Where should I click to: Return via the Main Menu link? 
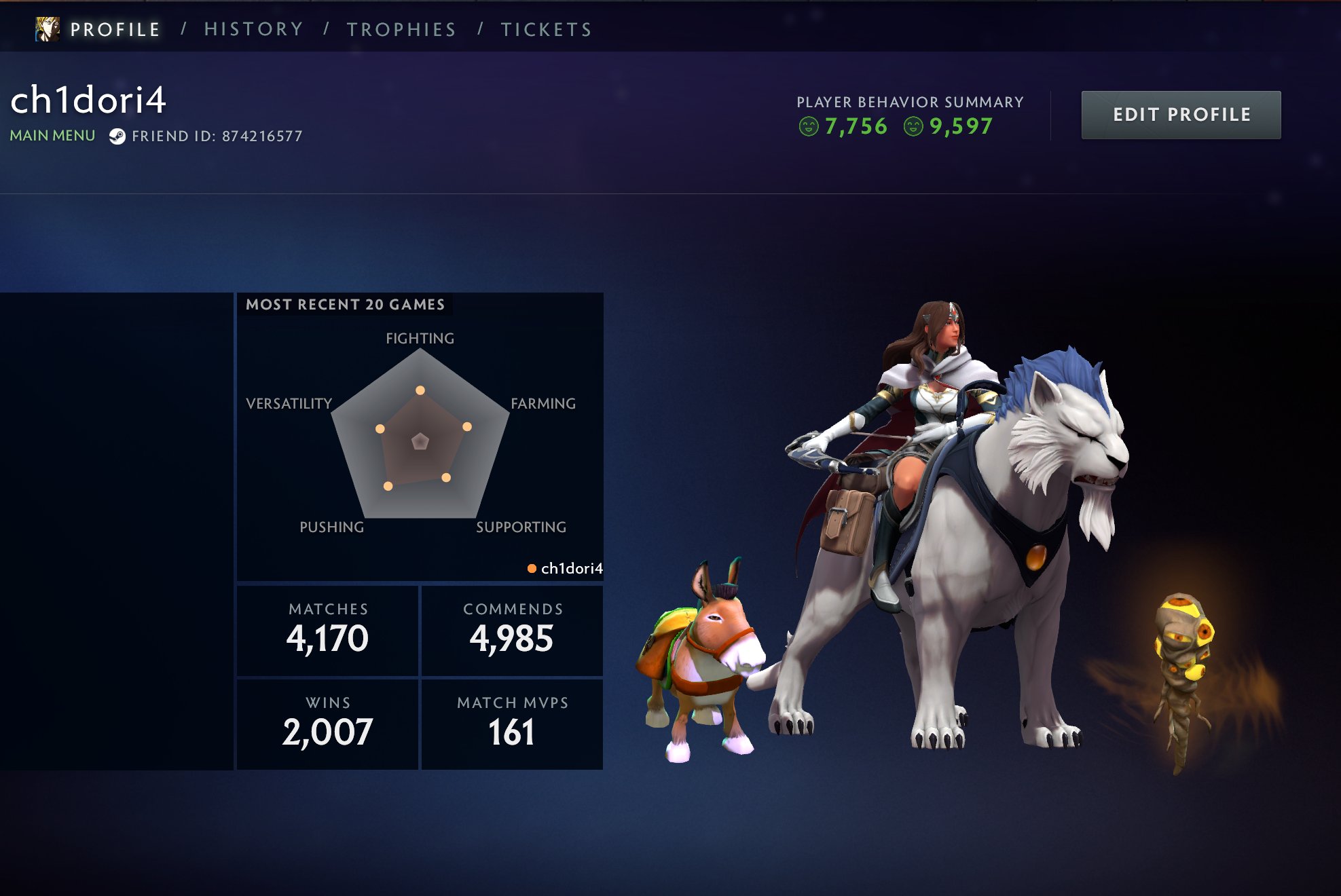click(x=52, y=136)
